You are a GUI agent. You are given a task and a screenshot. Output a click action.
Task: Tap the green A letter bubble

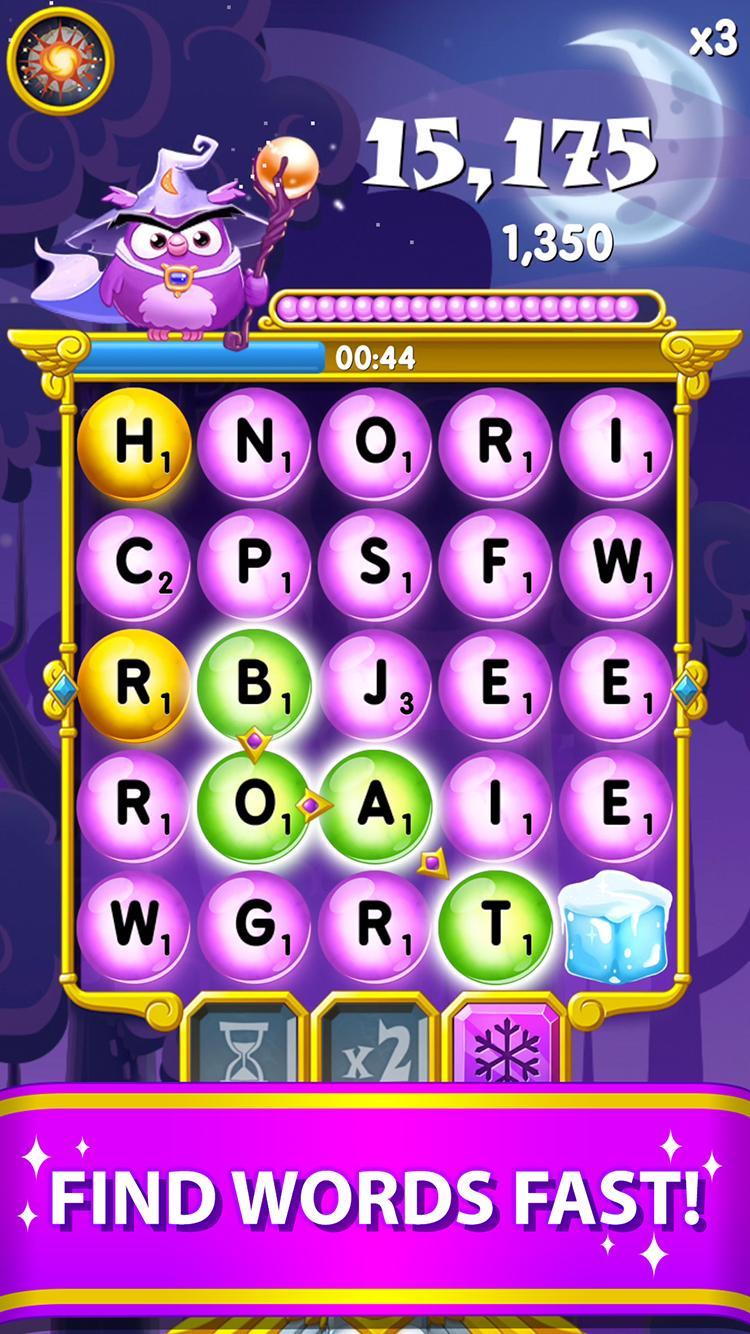[x=375, y=806]
